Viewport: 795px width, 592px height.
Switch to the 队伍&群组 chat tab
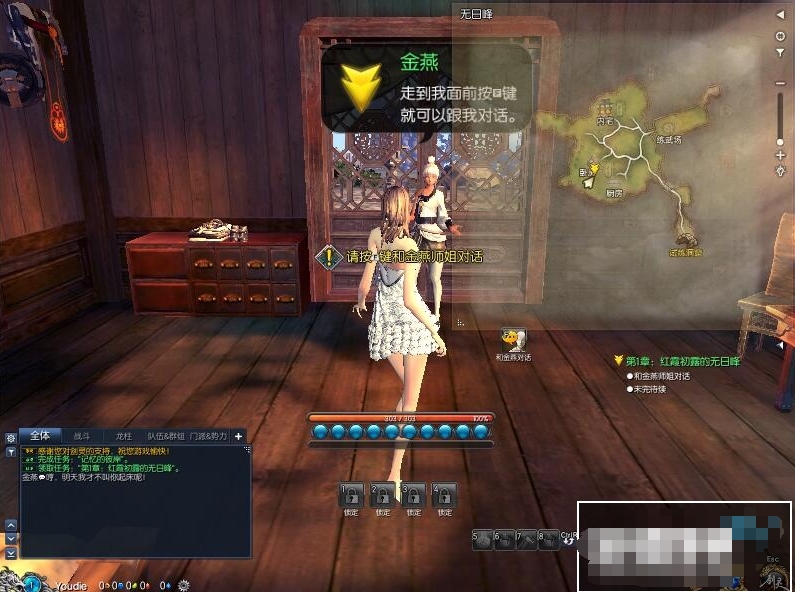(x=165, y=436)
